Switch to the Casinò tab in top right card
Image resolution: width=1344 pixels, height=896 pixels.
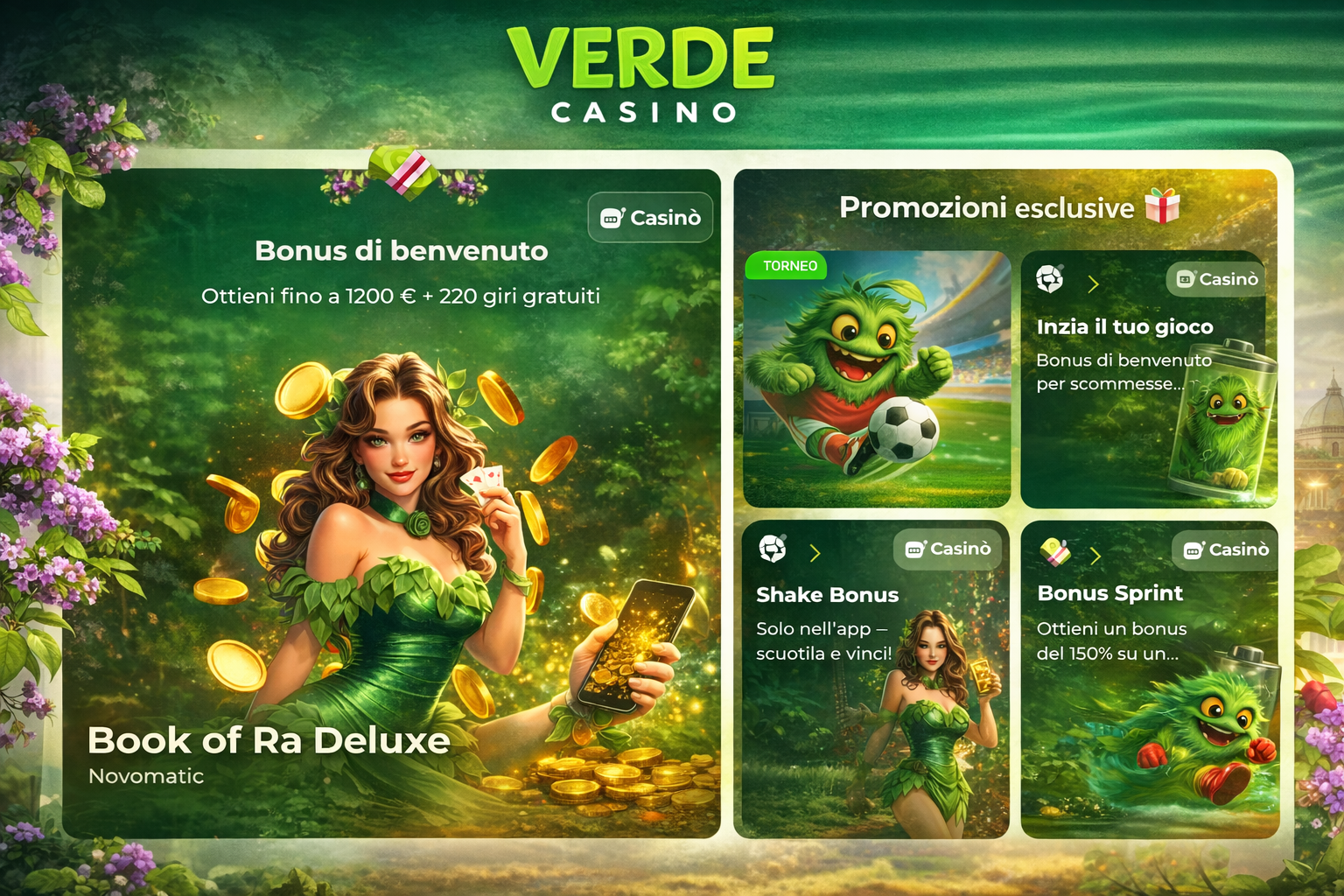(x=1214, y=280)
